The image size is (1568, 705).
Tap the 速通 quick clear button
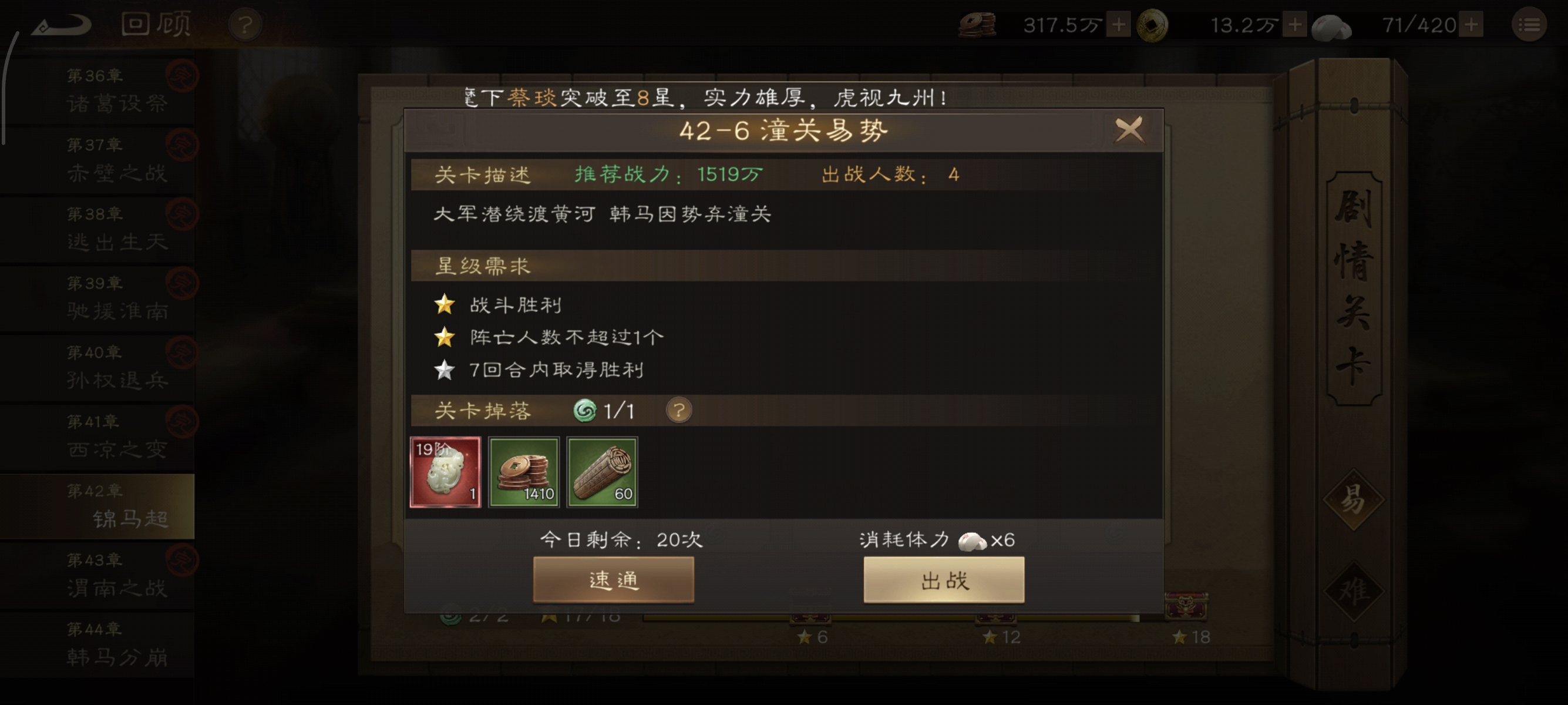click(614, 580)
